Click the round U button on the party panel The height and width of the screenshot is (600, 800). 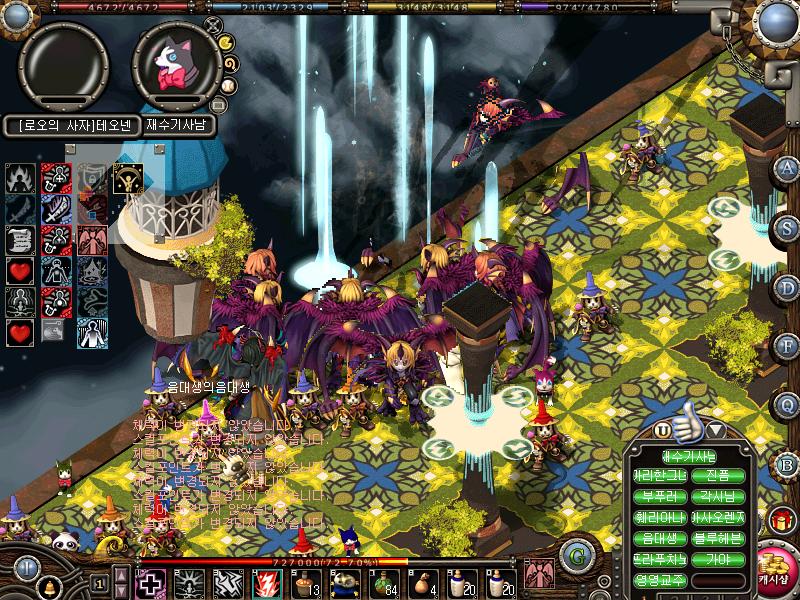coord(662,430)
